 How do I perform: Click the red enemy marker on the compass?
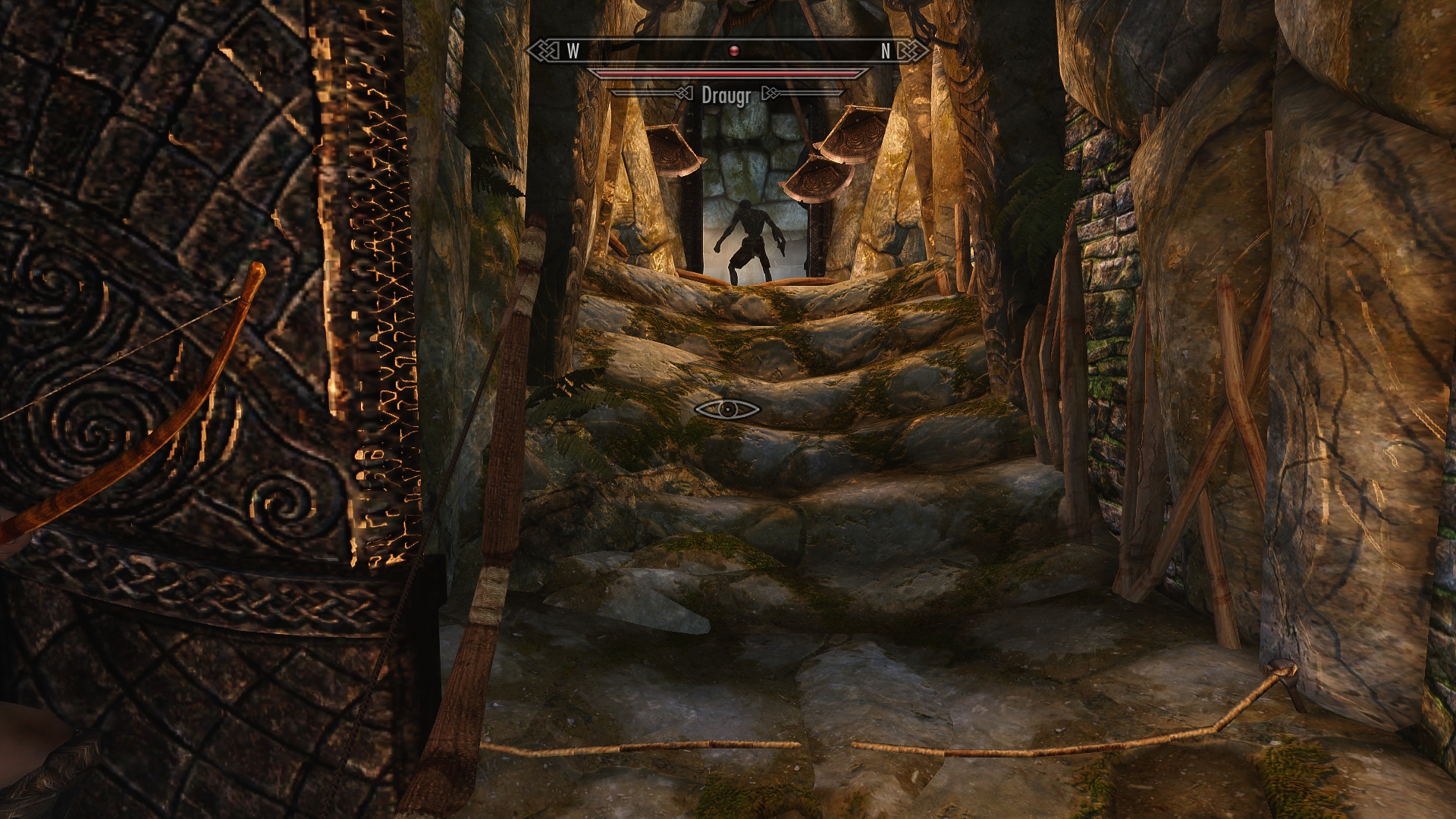point(733,51)
